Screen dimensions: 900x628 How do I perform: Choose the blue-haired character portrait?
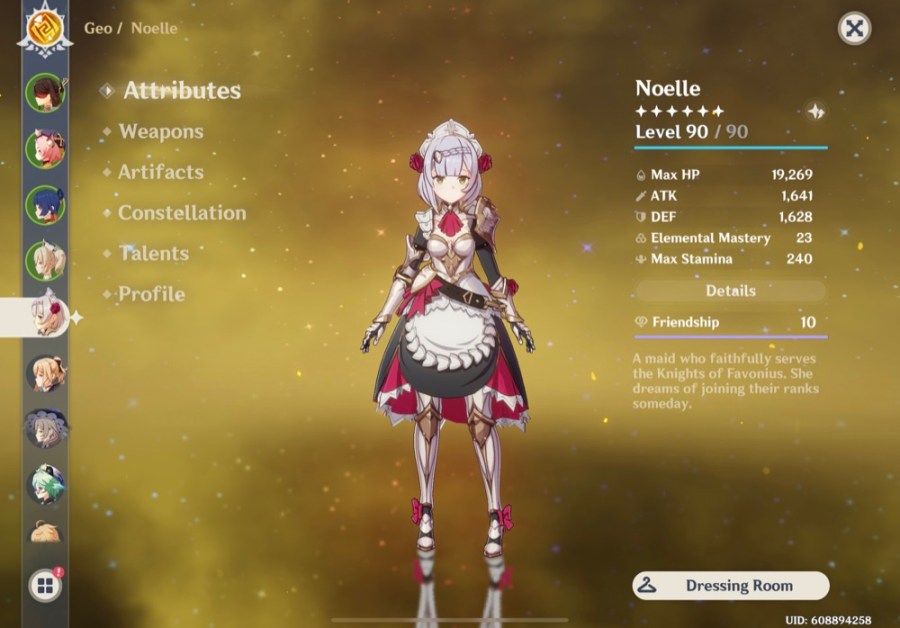(x=45, y=204)
